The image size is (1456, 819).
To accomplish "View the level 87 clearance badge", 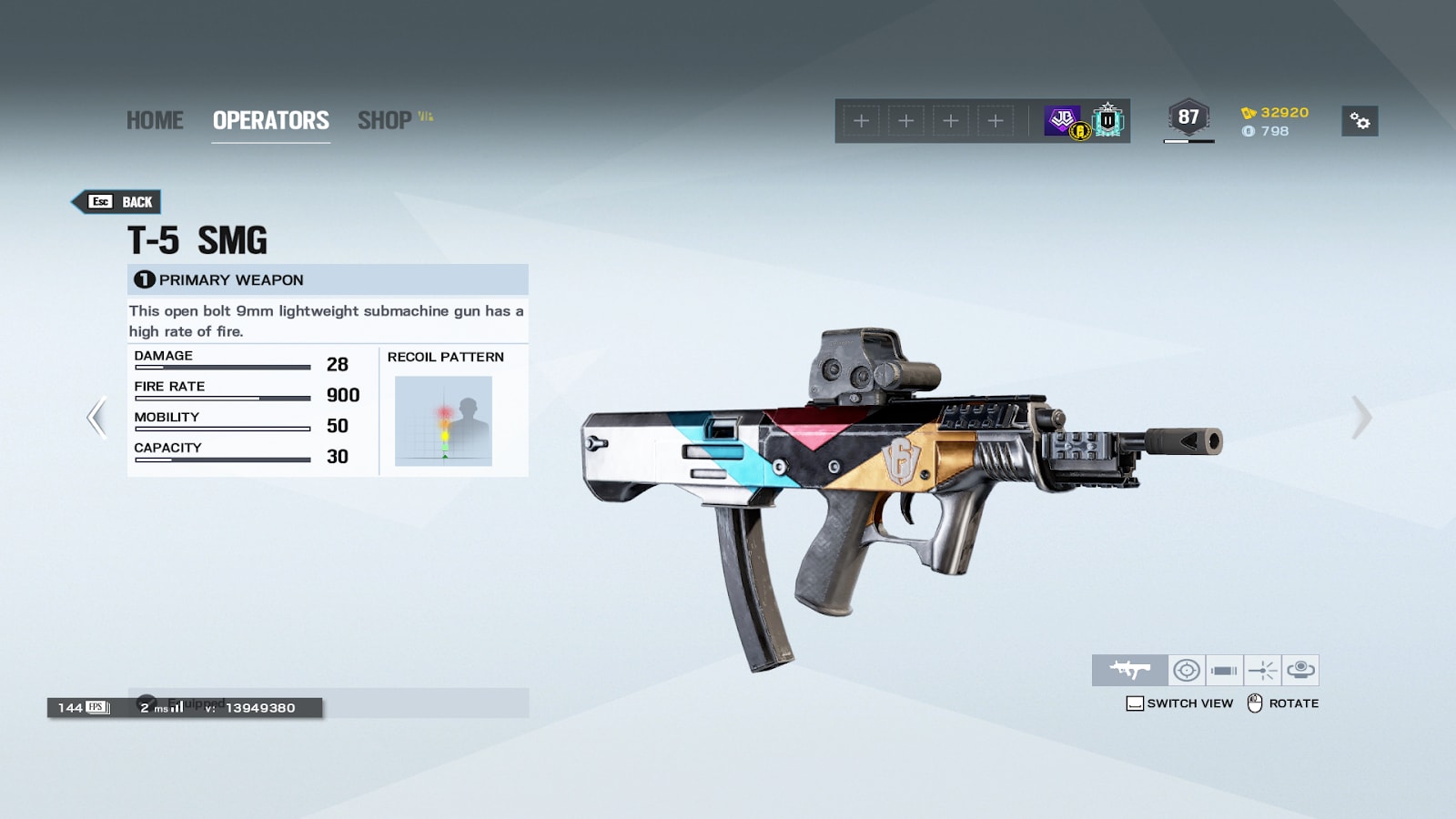I will click(x=1188, y=118).
